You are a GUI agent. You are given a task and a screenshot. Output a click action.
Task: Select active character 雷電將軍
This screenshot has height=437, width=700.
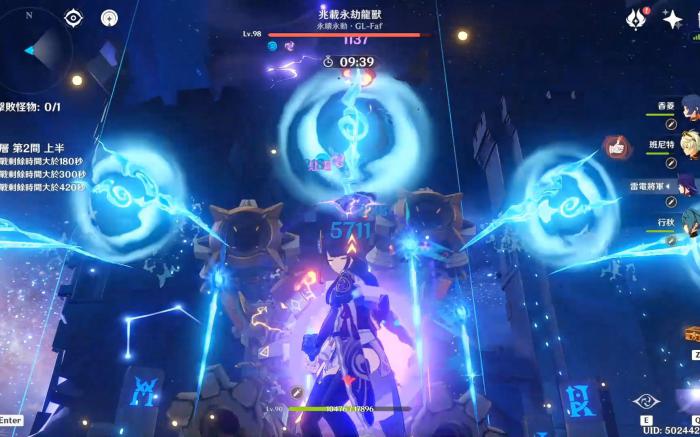[689, 185]
